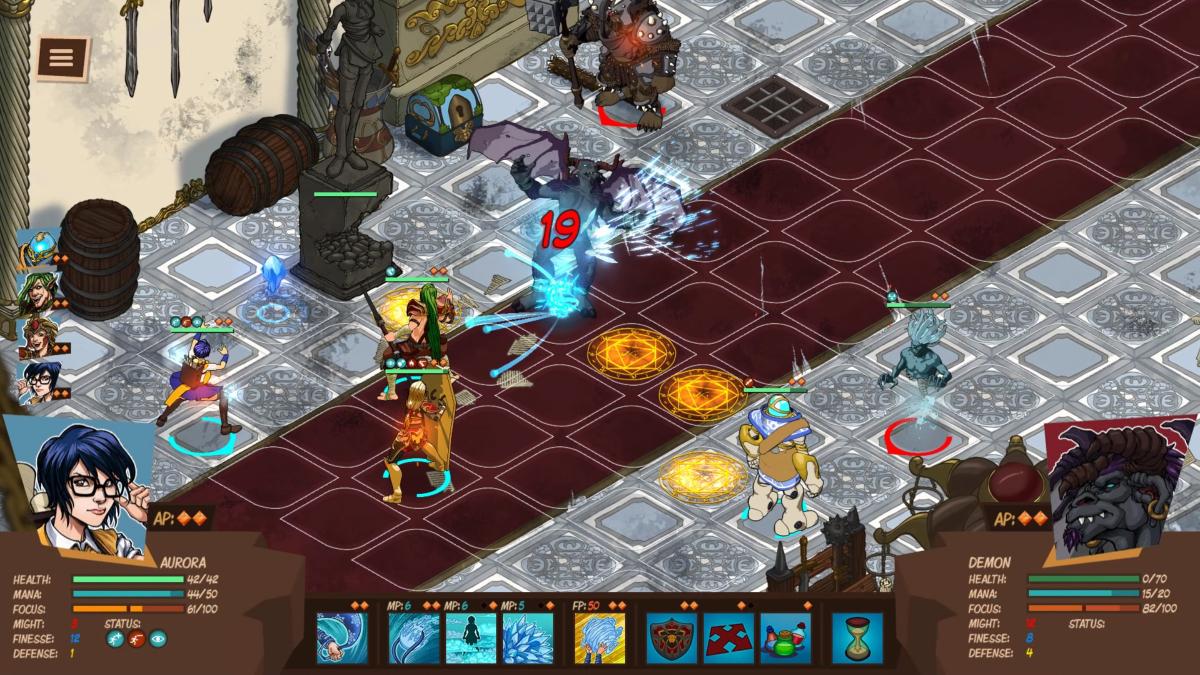Activate the water wave spell icon

click(x=413, y=638)
